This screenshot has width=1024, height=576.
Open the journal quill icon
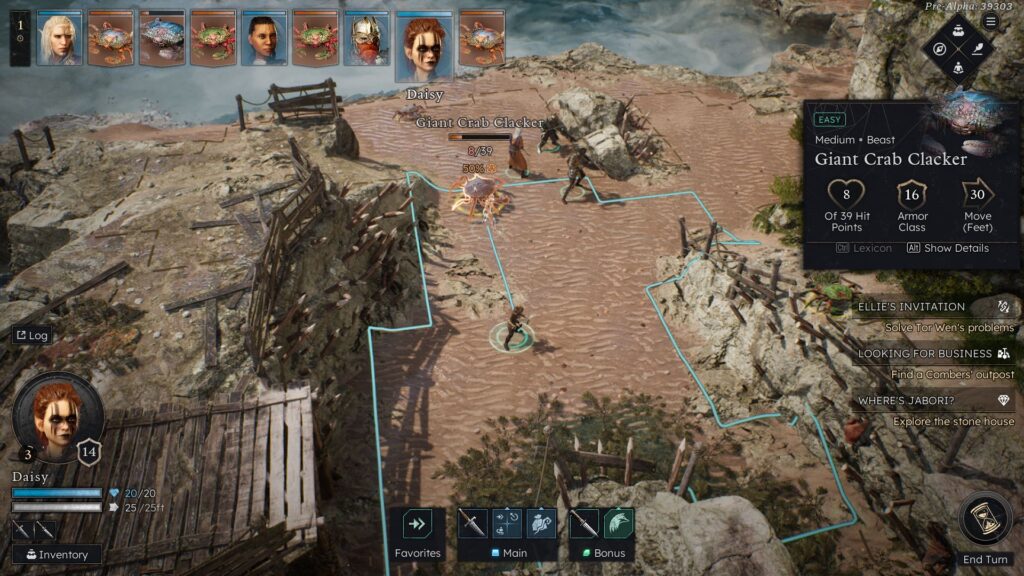click(x=978, y=48)
